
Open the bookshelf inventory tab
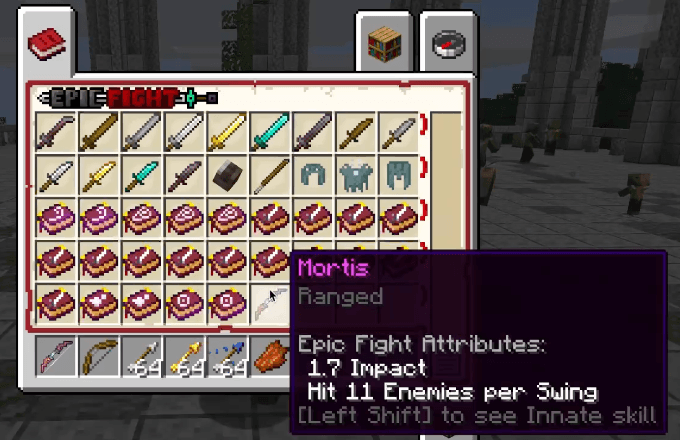[386, 43]
